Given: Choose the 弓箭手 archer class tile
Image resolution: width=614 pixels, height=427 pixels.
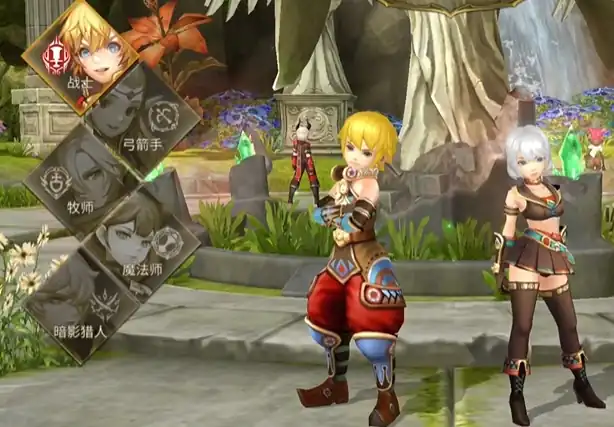Looking at the screenshot, I should tap(138, 112).
